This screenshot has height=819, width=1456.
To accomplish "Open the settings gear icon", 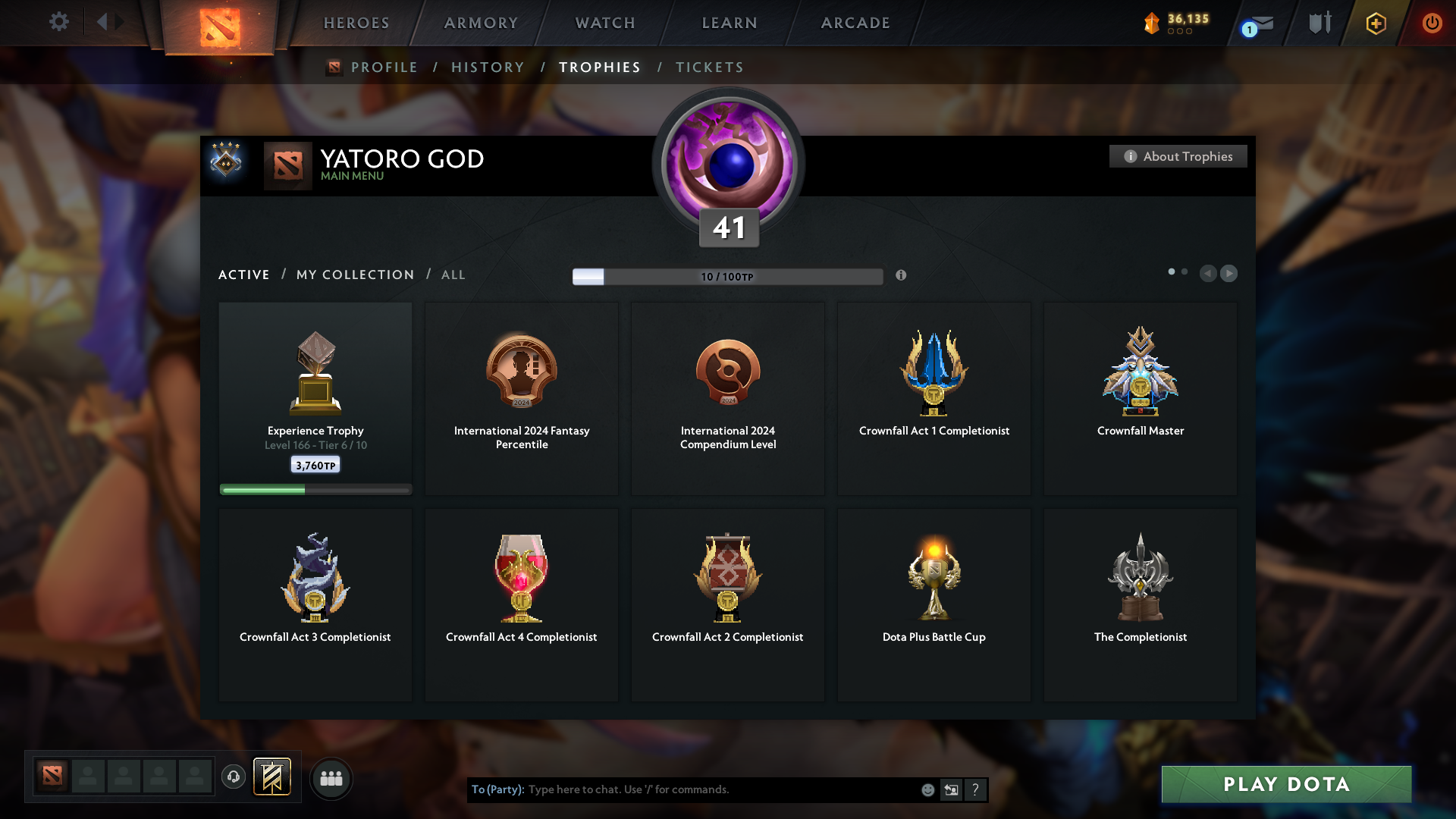I will (59, 22).
